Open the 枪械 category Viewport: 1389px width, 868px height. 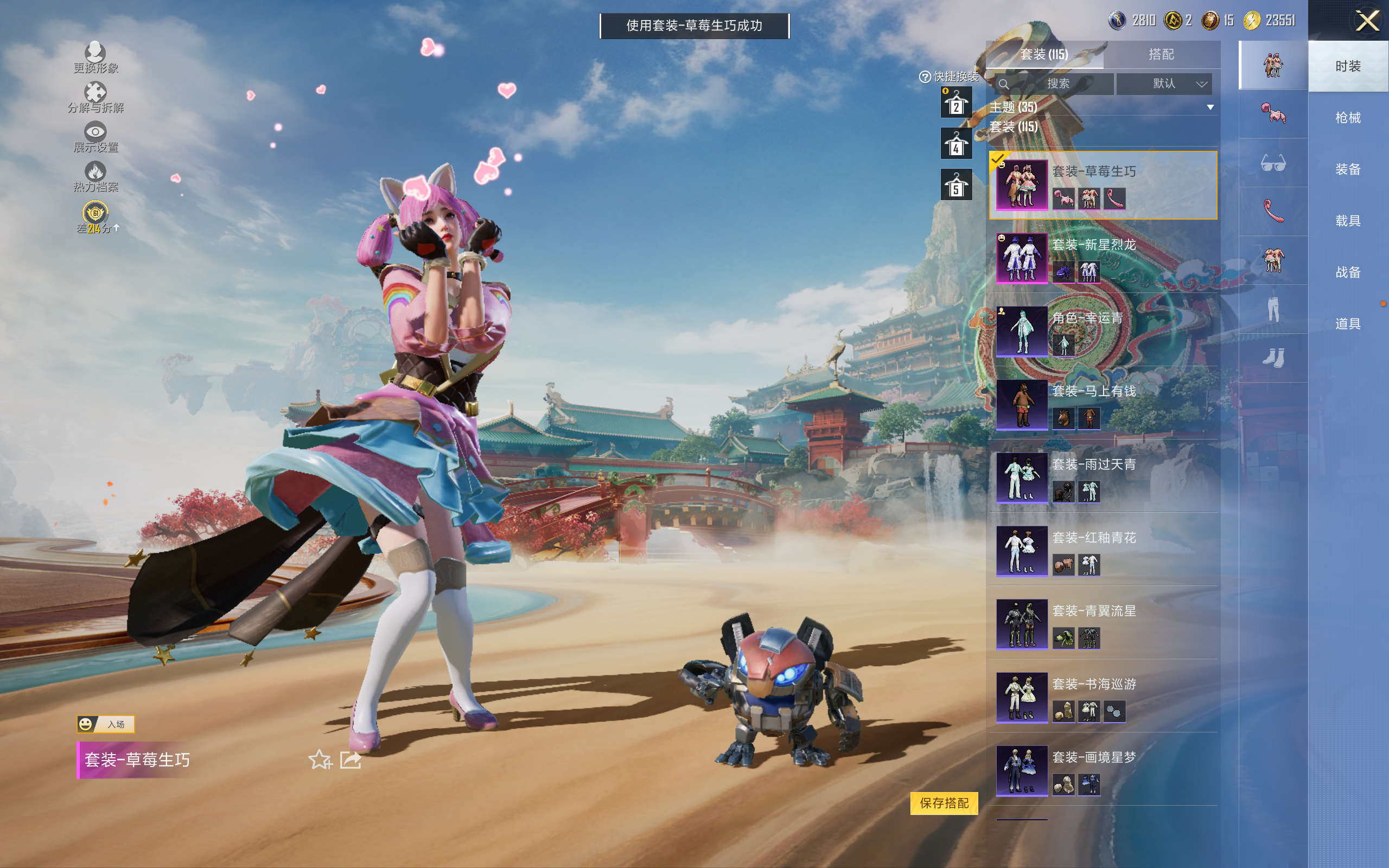point(1347,118)
